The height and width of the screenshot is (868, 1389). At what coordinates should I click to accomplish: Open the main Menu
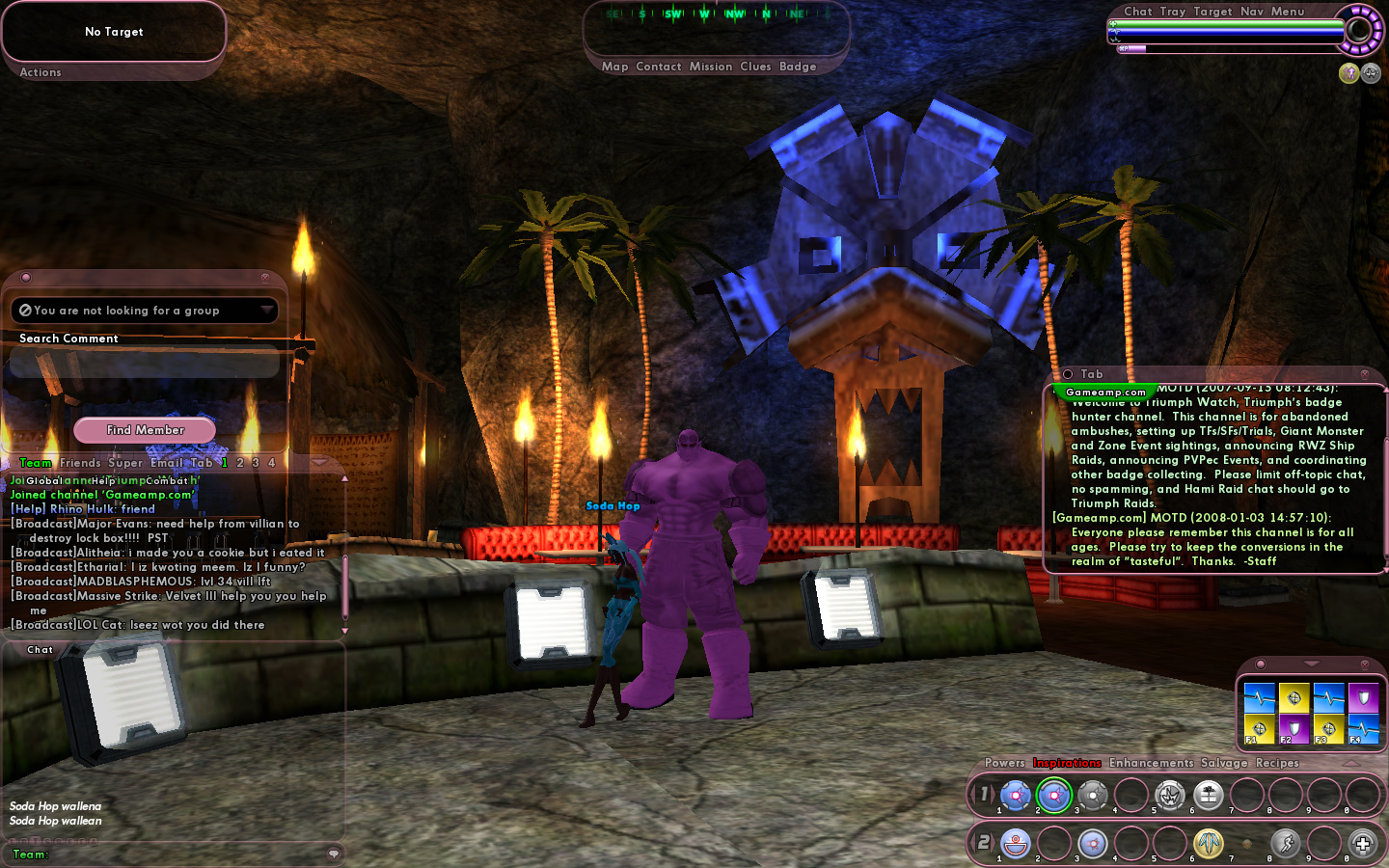(1288, 12)
